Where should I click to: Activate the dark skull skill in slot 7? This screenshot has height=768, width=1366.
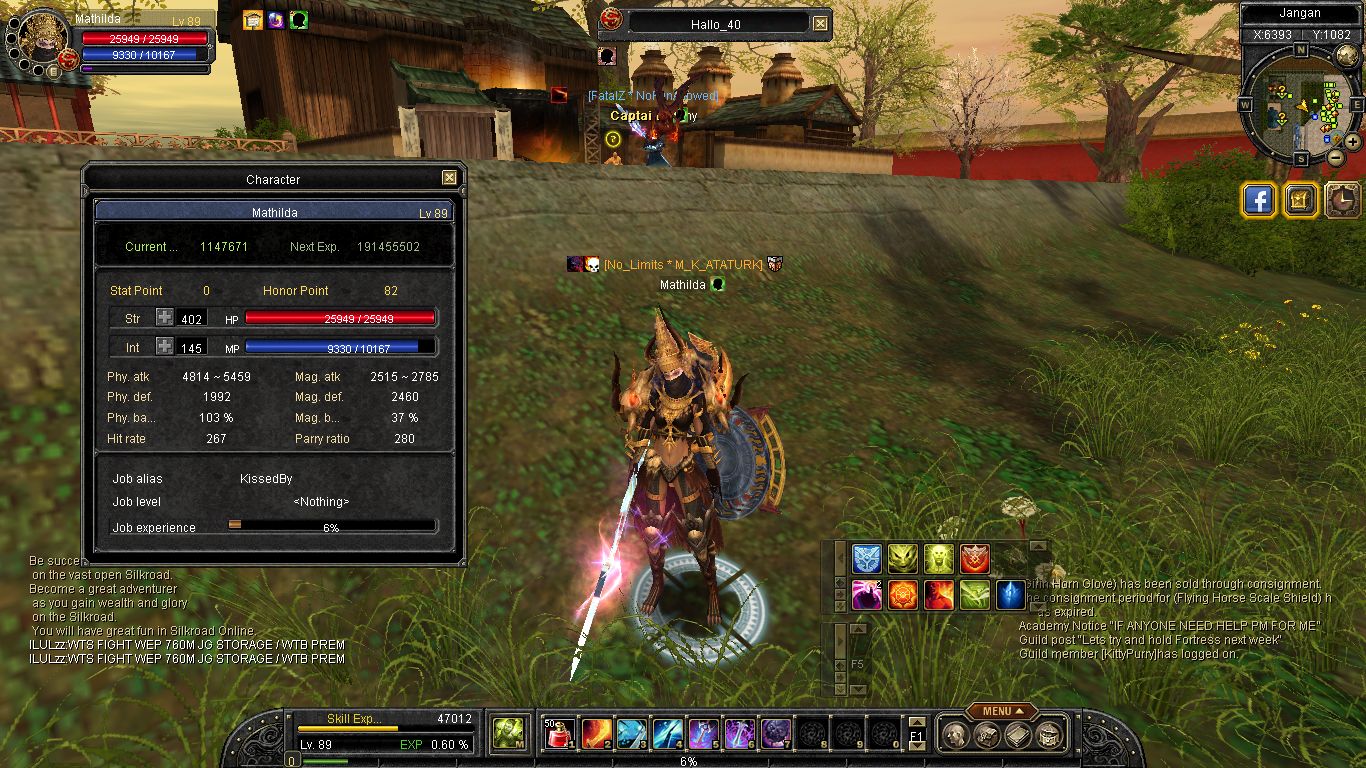(x=776, y=734)
